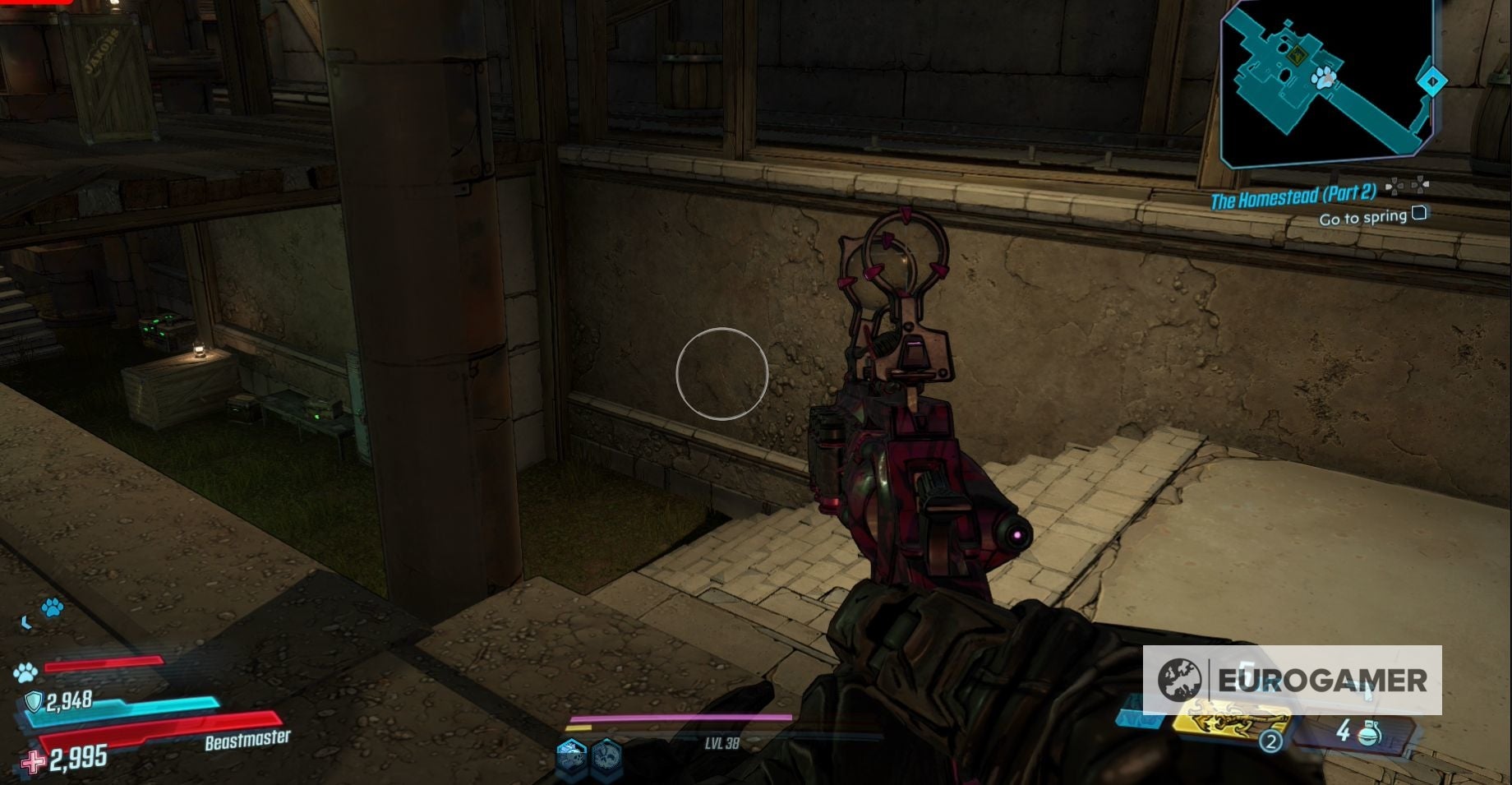Click the hexagonal badge showing the number 2

1271,741
